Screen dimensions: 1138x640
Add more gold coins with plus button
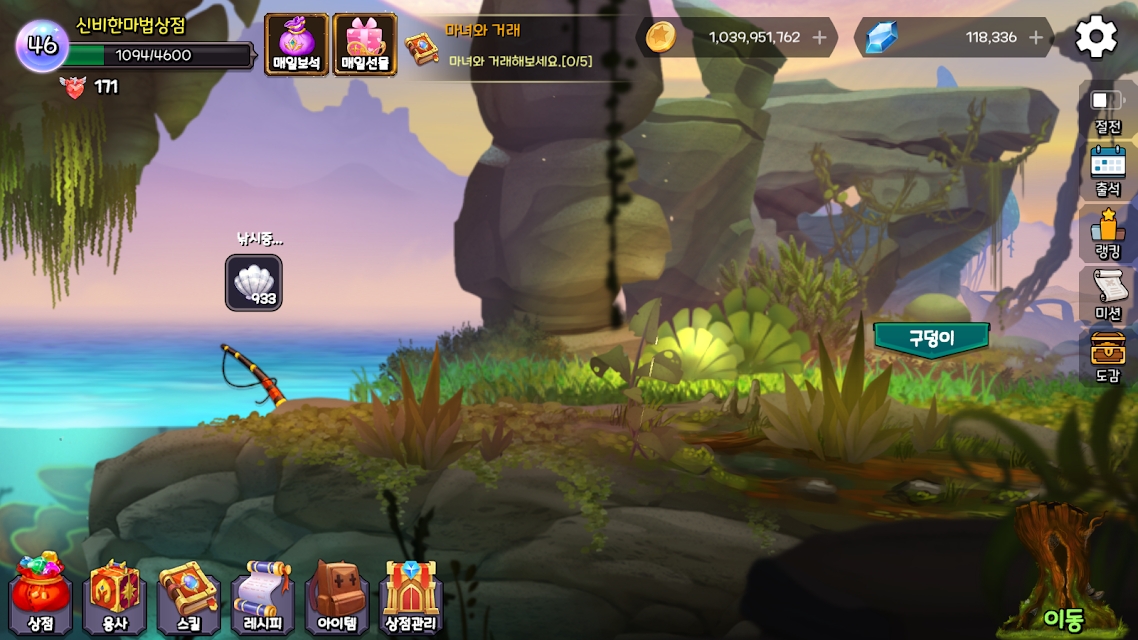(820, 38)
